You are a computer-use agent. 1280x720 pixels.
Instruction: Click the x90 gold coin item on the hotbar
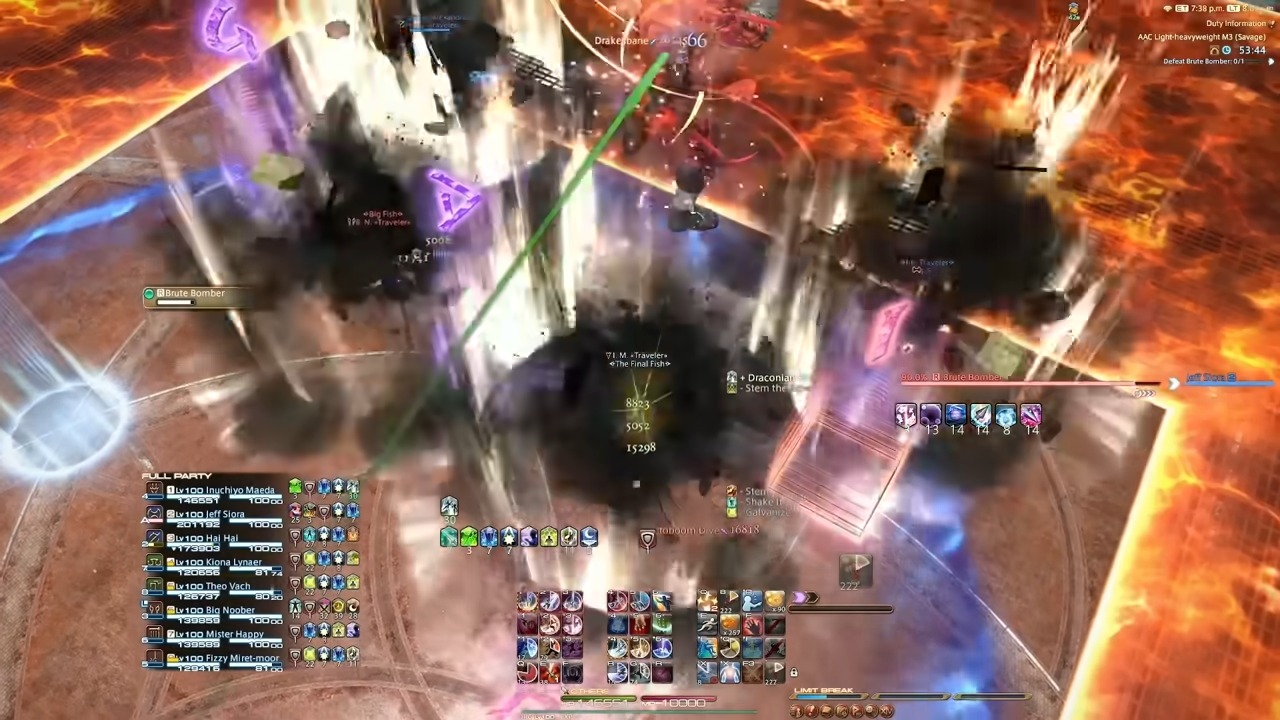point(775,600)
